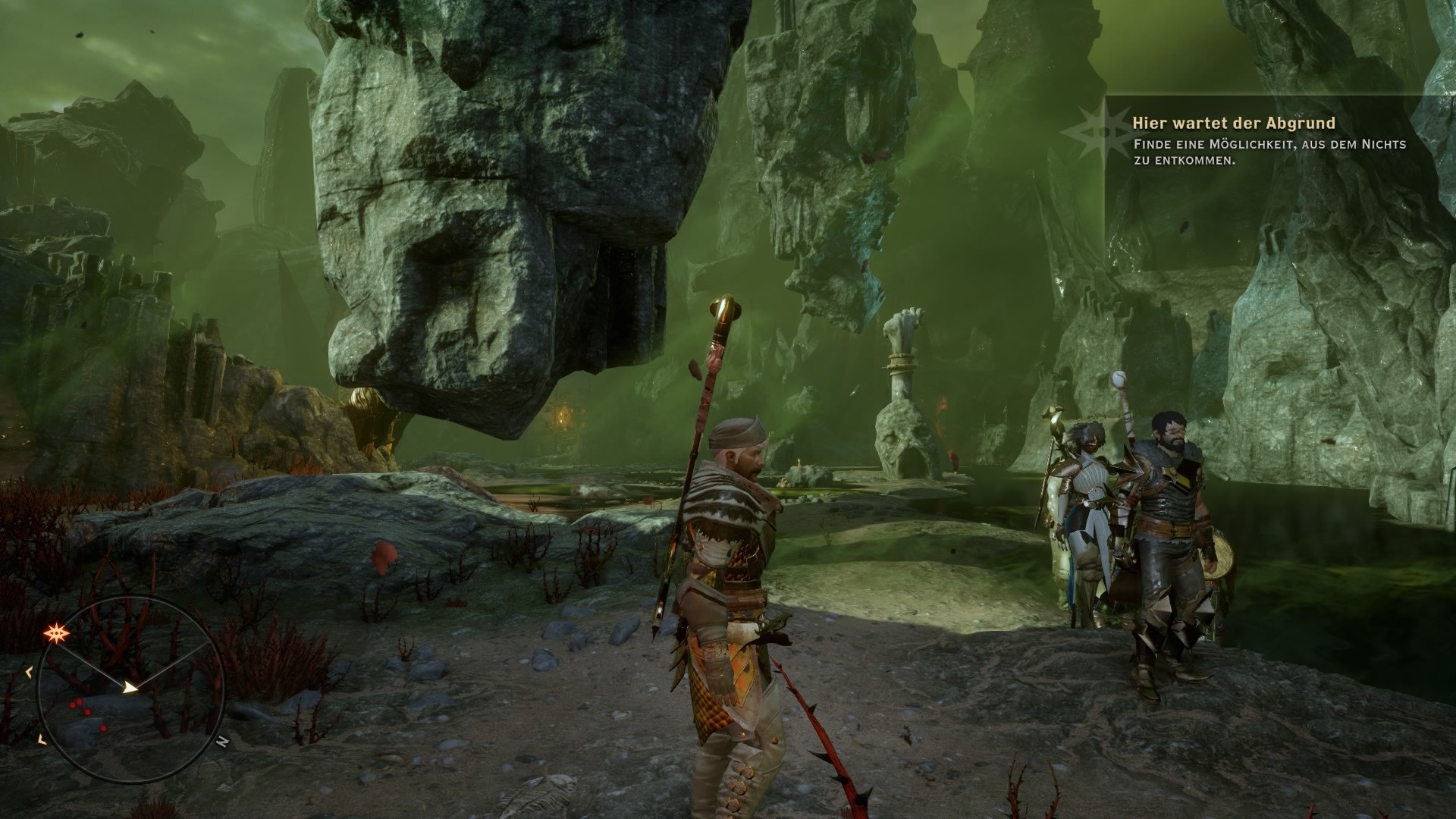Click the player arrow in the compass center
This screenshot has height=819, width=1456.
pos(130,688)
